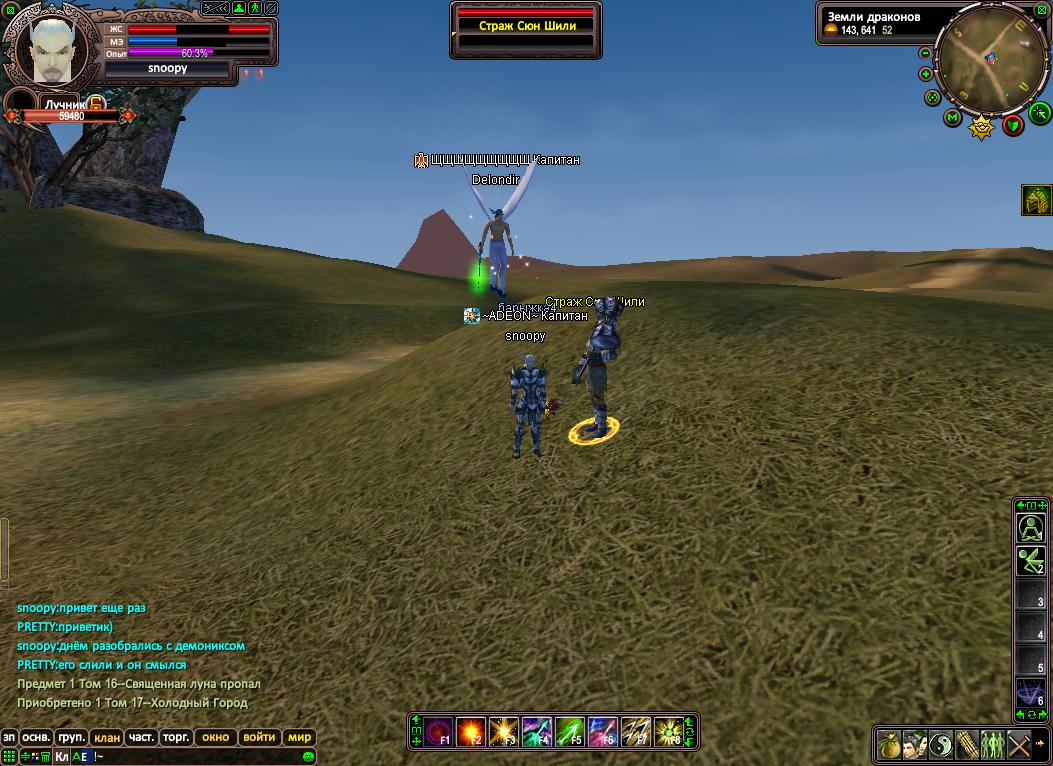The width and height of the screenshot is (1053, 766).
Task: Zoom in the minimap with plus button
Action: pyautogui.click(x=926, y=74)
